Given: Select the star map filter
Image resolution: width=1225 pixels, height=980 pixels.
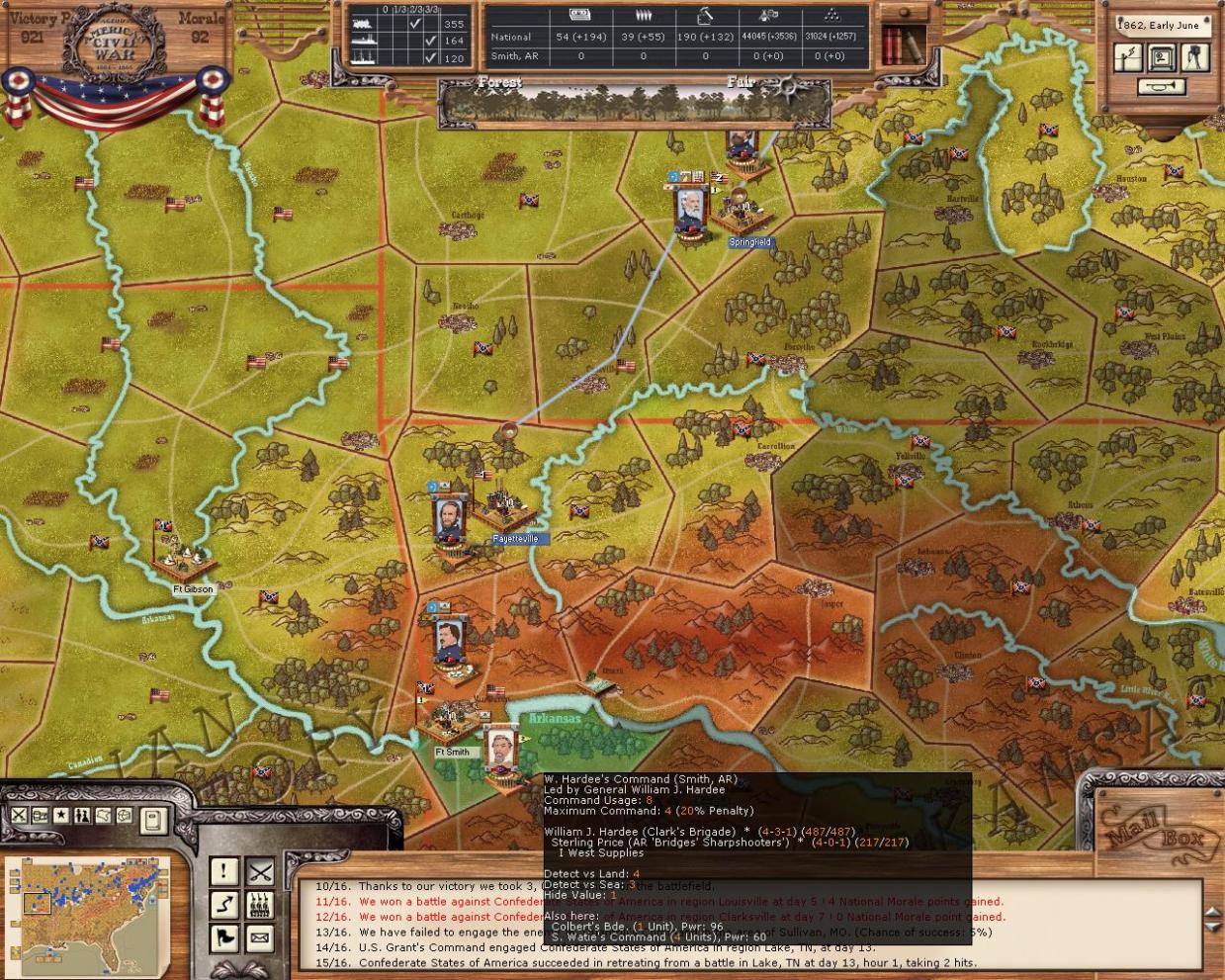Looking at the screenshot, I should pos(61,816).
